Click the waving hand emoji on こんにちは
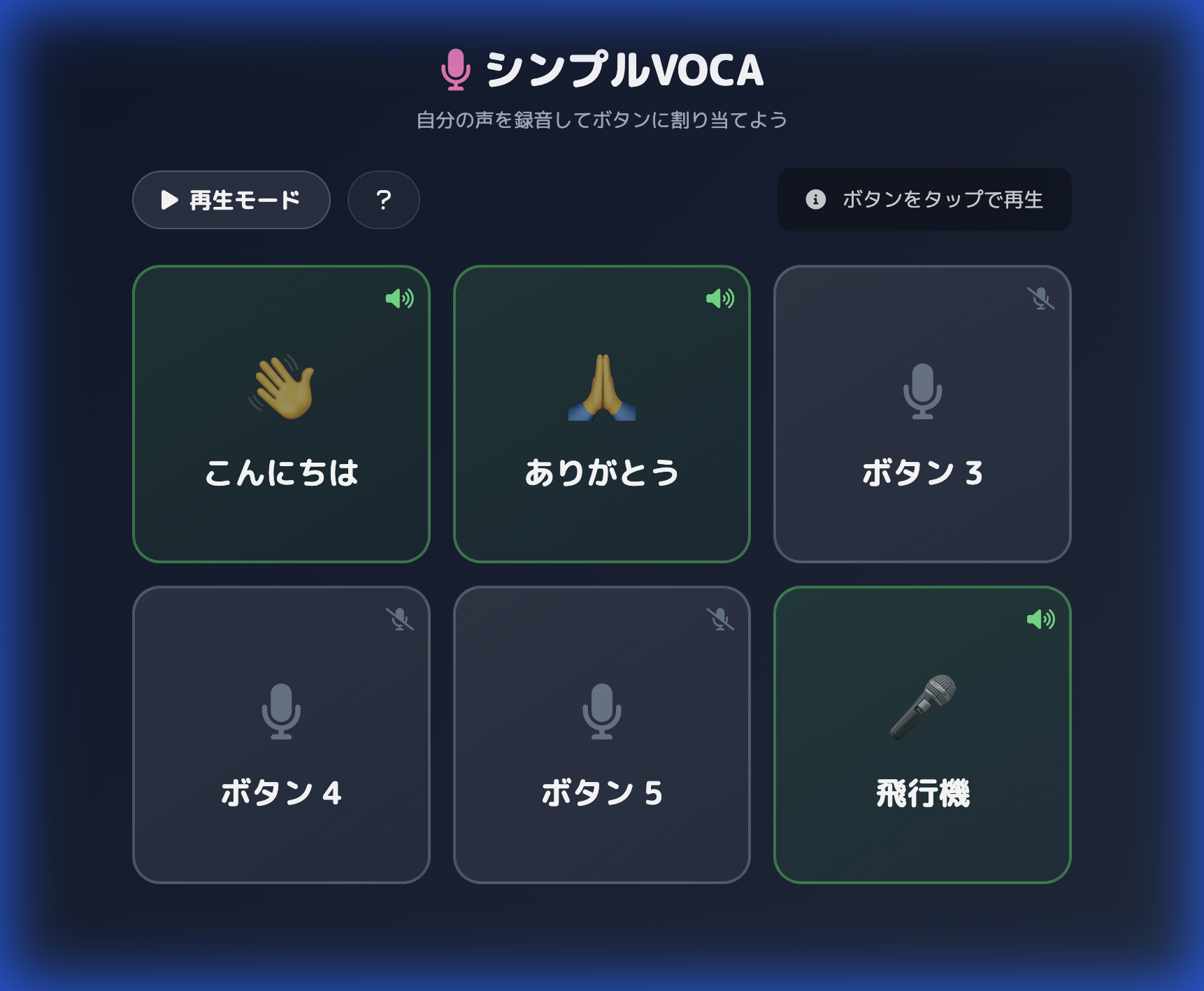 point(281,390)
